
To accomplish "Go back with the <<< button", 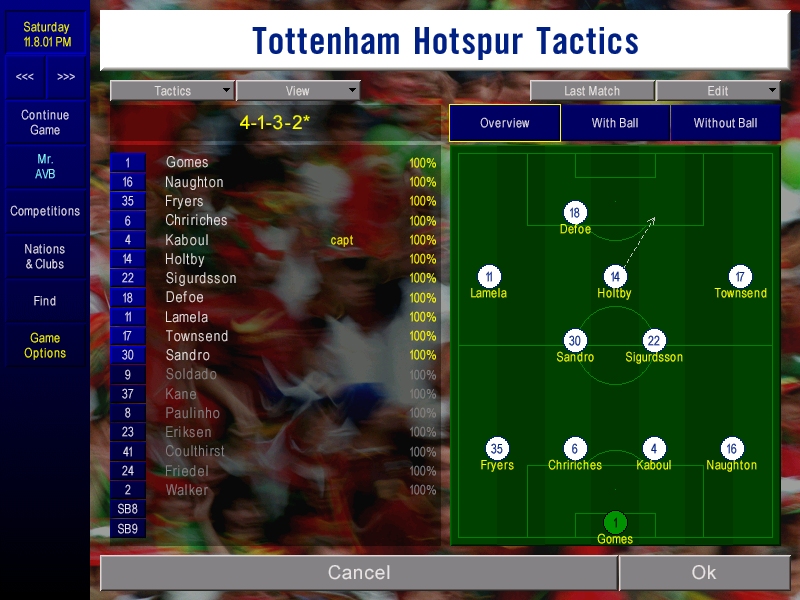I will (25, 77).
